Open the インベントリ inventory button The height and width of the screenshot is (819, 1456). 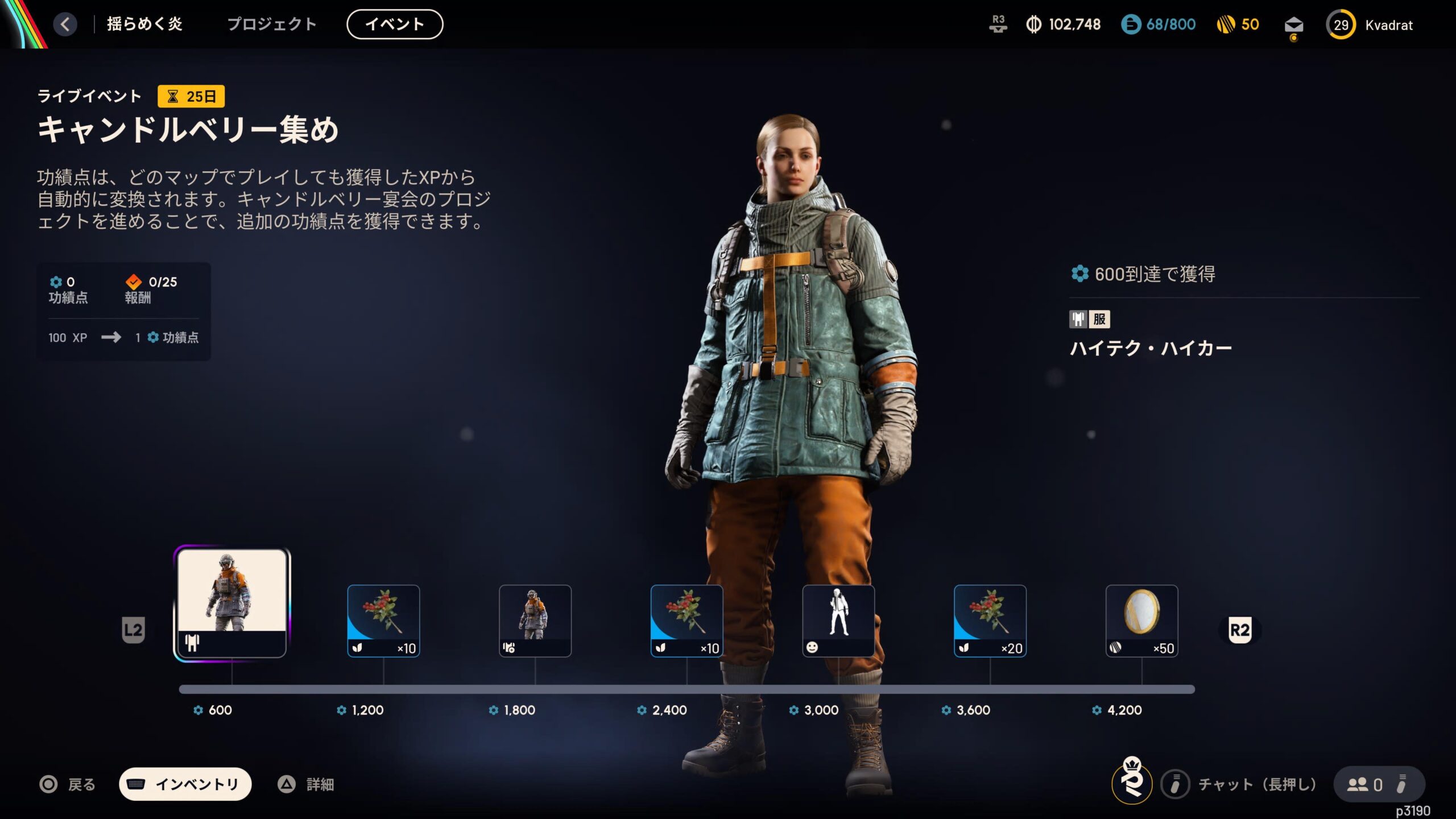tap(185, 784)
